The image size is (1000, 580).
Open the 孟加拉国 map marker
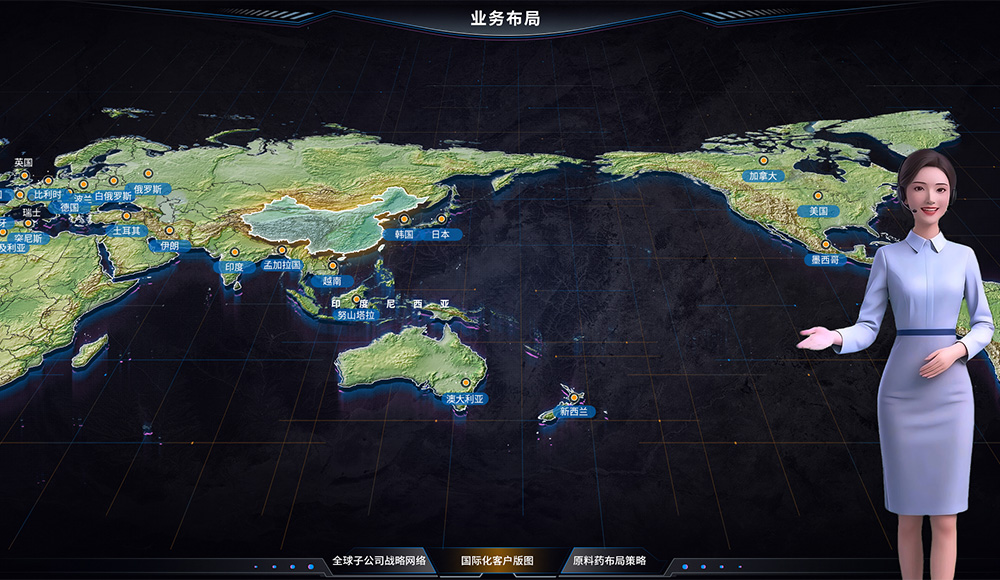click(x=282, y=265)
